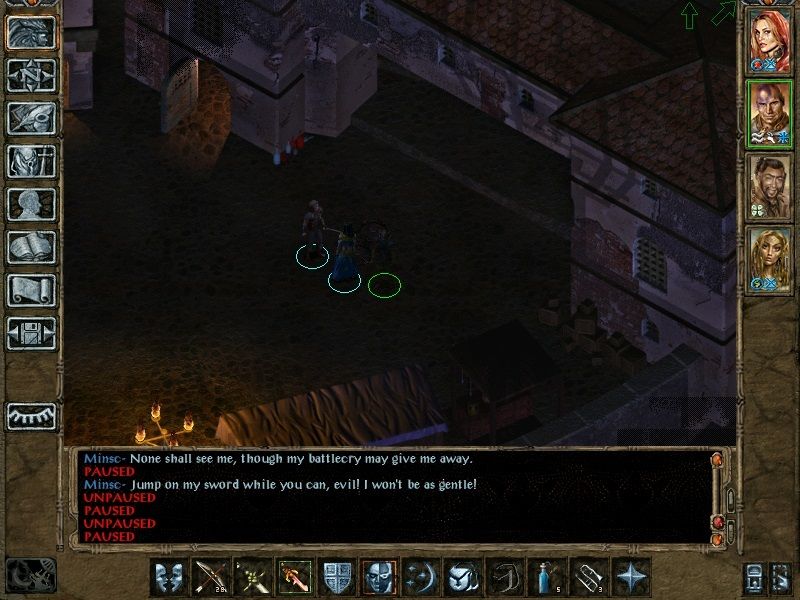The image size is (800, 600).
Task: Open the priest scroll button
Action: [x=31, y=290]
